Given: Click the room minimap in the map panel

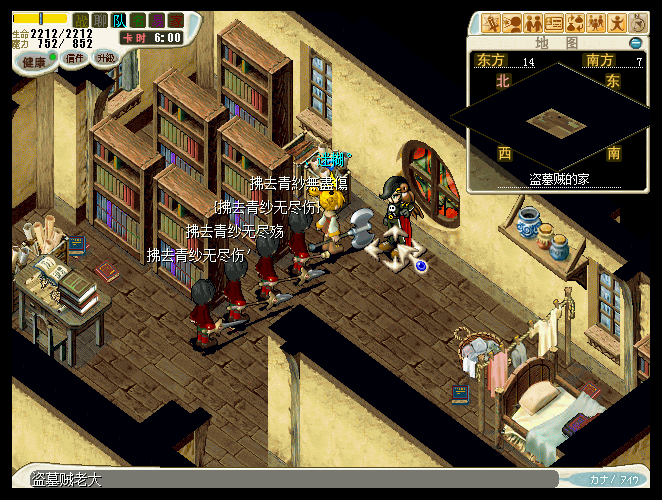Looking at the screenshot, I should 557,122.
